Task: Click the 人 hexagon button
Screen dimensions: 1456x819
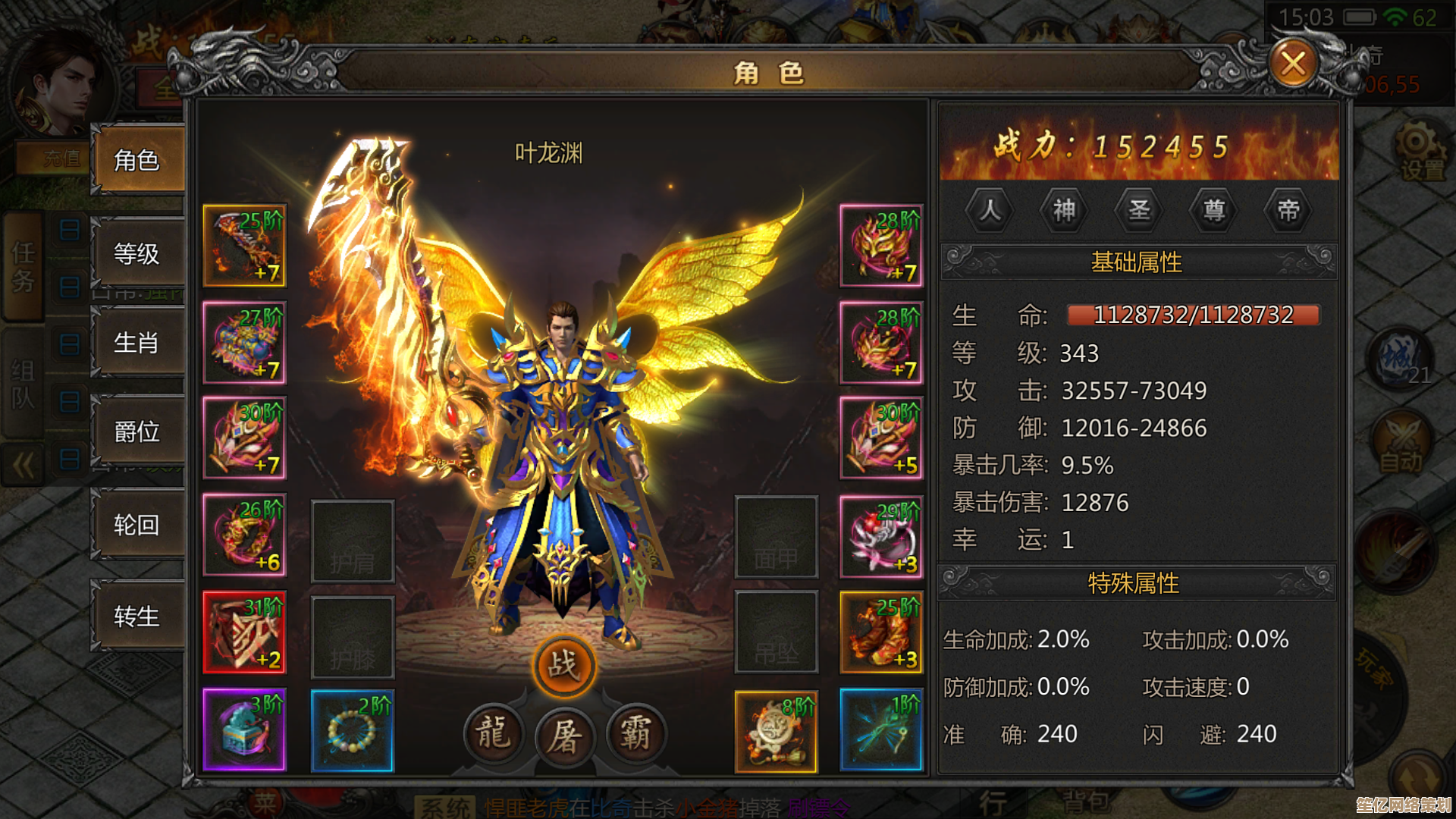Action: click(x=990, y=209)
